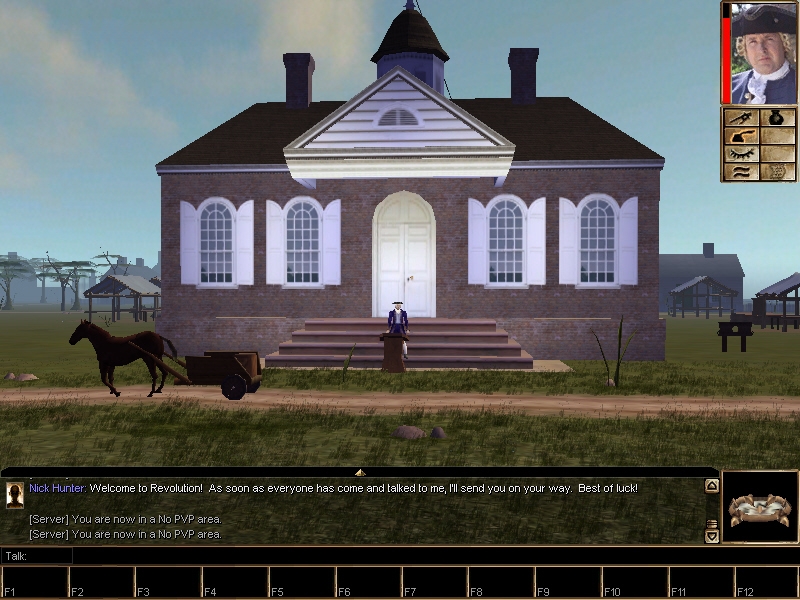Screen dimensions: 800x600
Task: Select the F6 quickbar slot
Action: [368, 582]
